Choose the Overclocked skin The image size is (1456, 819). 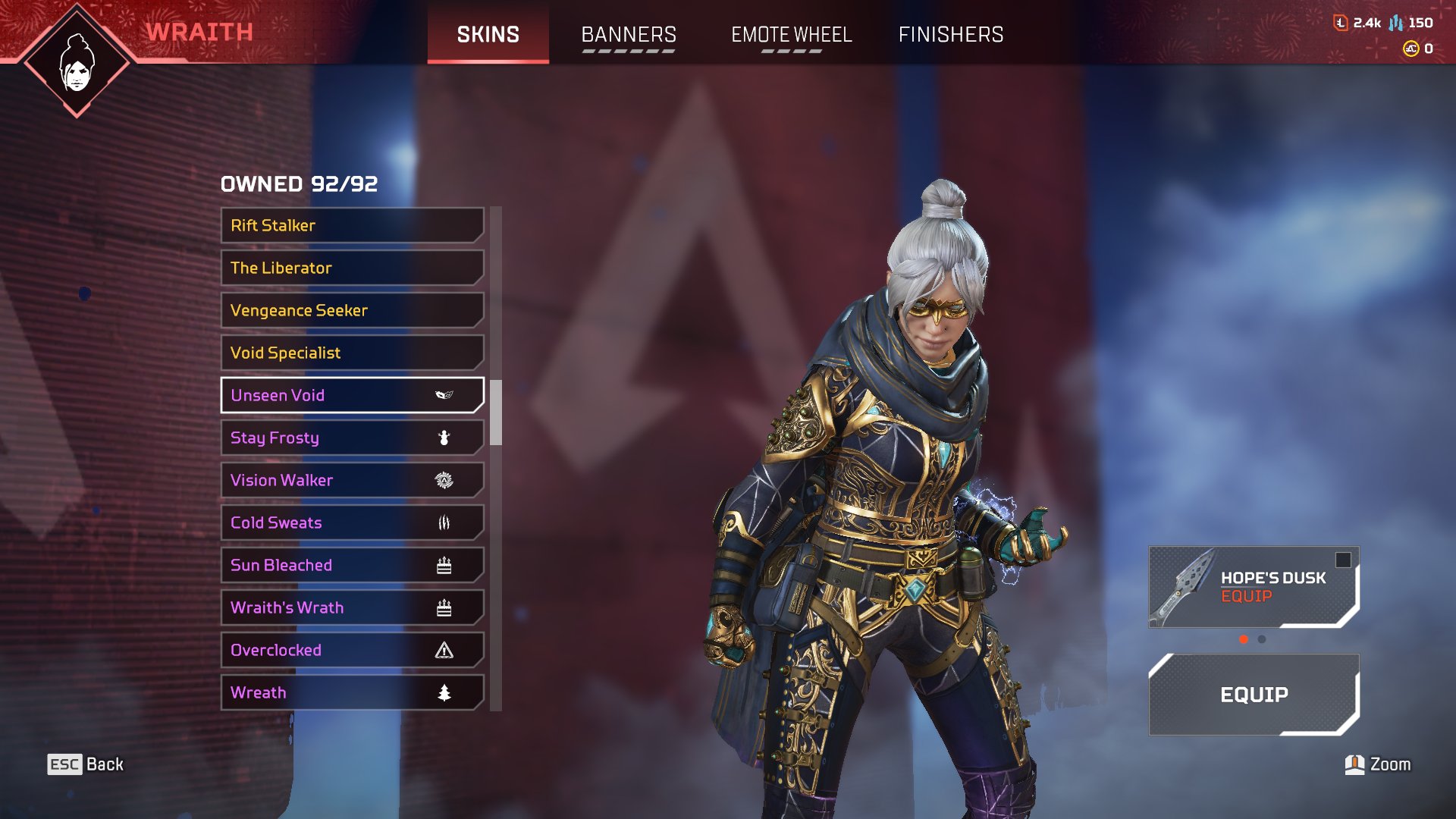pyautogui.click(x=352, y=650)
